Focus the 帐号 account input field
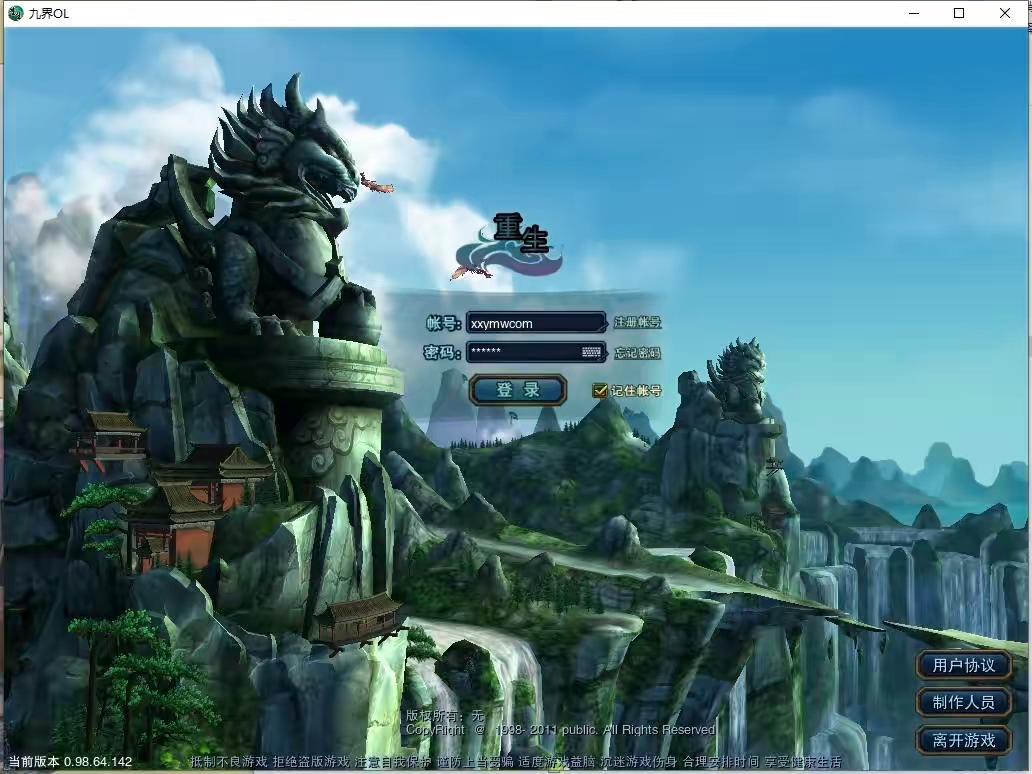1032x774 pixels. (x=535, y=323)
